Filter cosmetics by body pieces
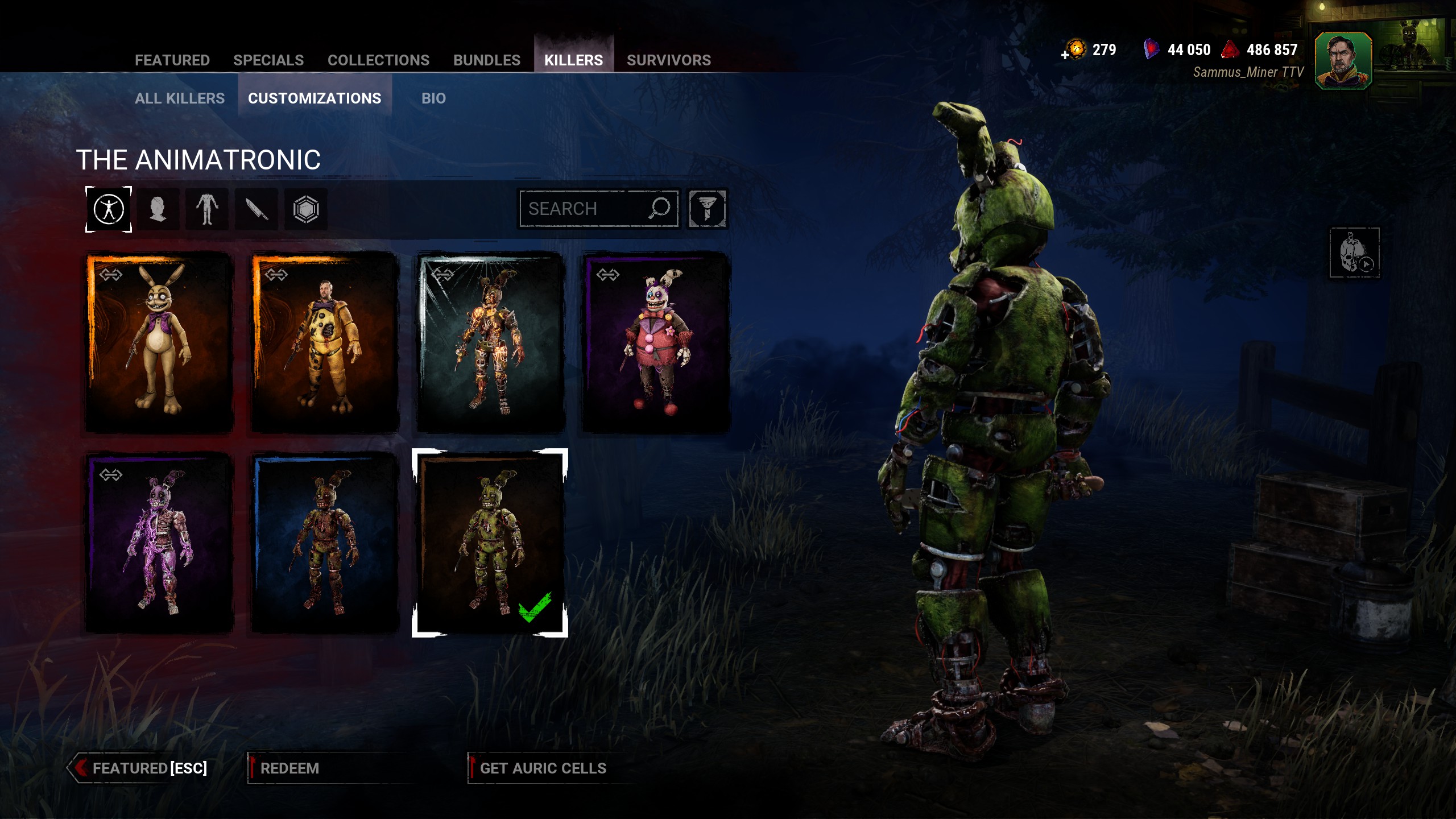Viewport: 1456px width, 819px height. (x=207, y=209)
